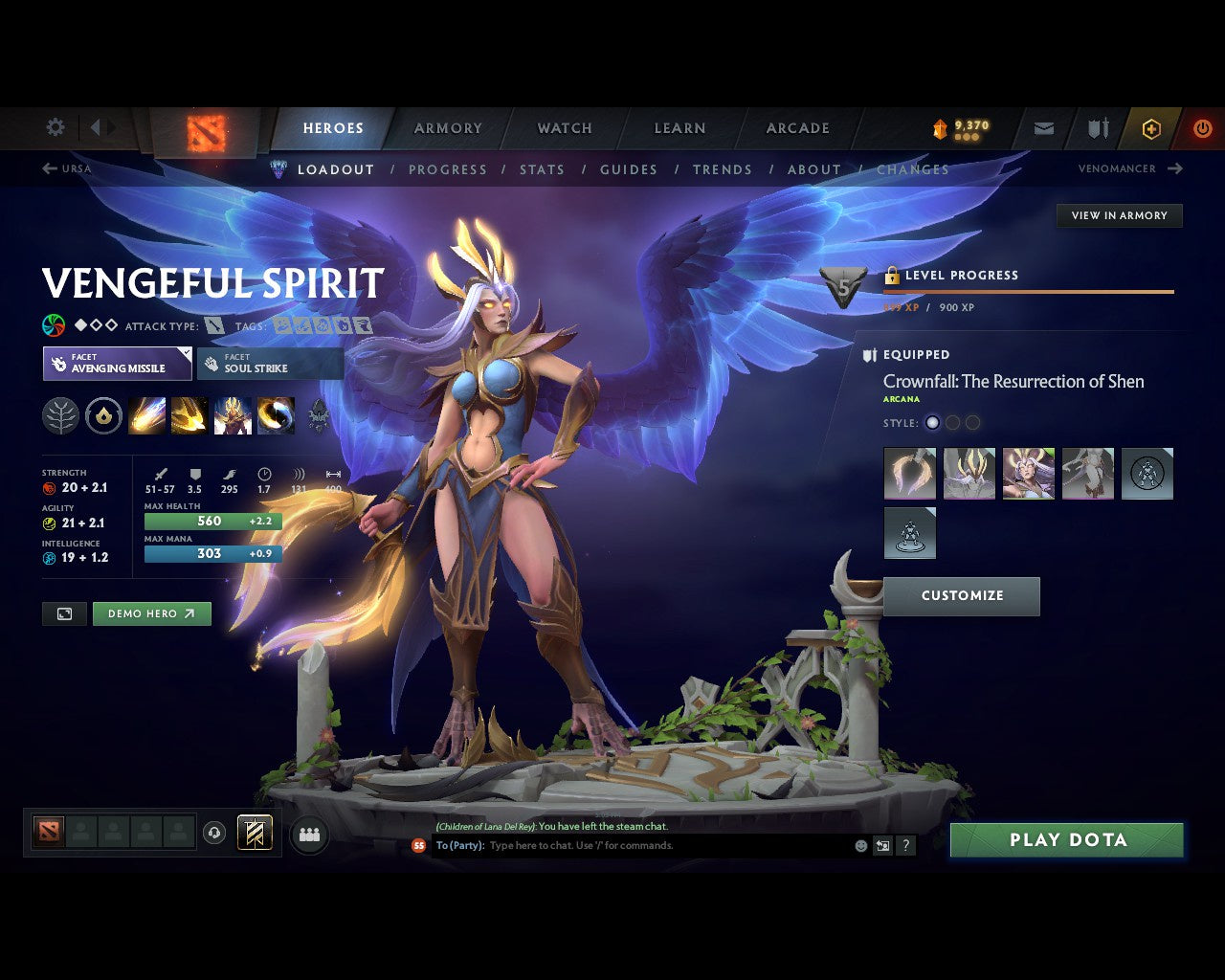
Task: Click the innate ability droplet icon
Action: click(103, 415)
